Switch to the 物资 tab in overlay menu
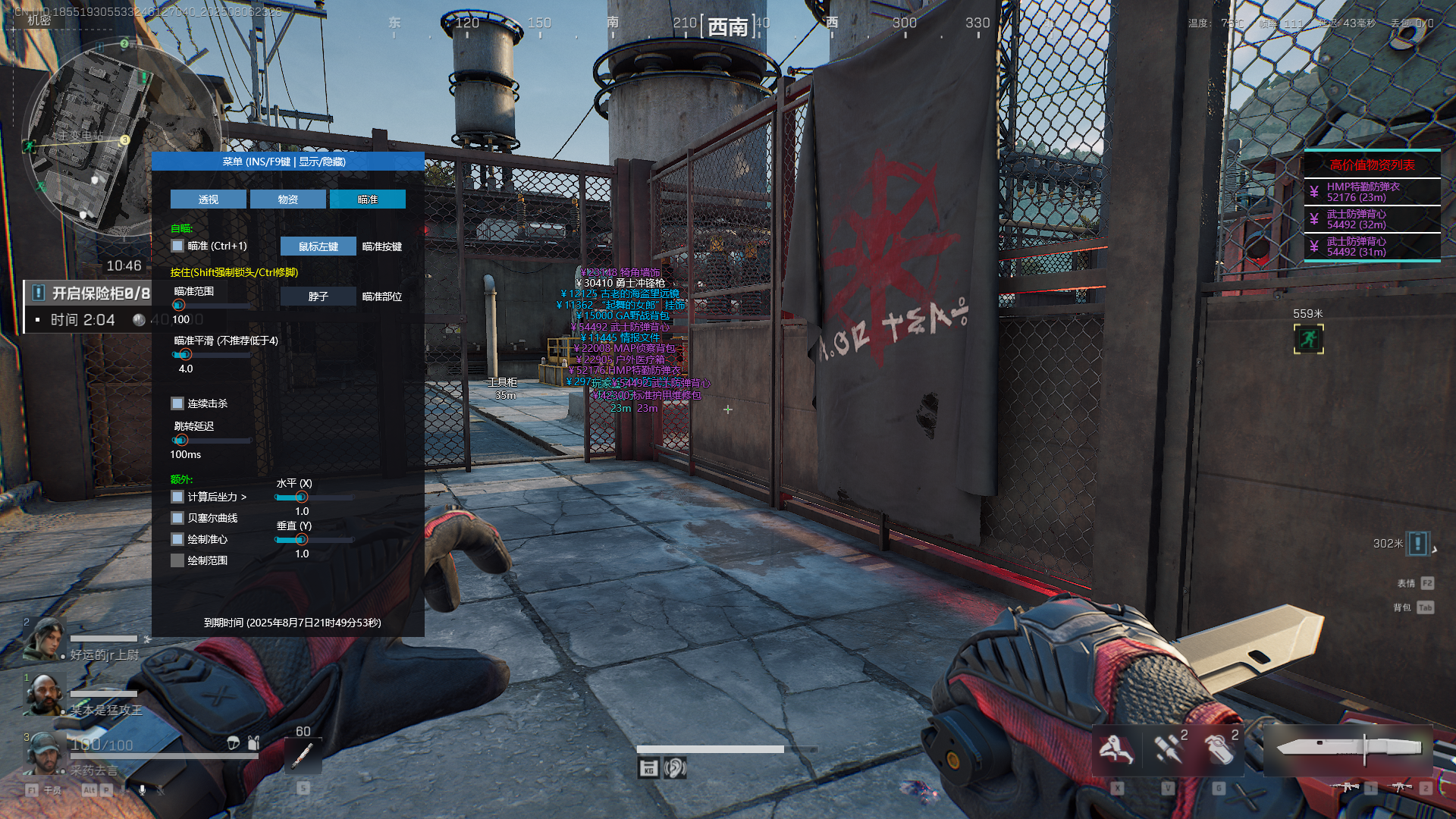 pyautogui.click(x=287, y=199)
